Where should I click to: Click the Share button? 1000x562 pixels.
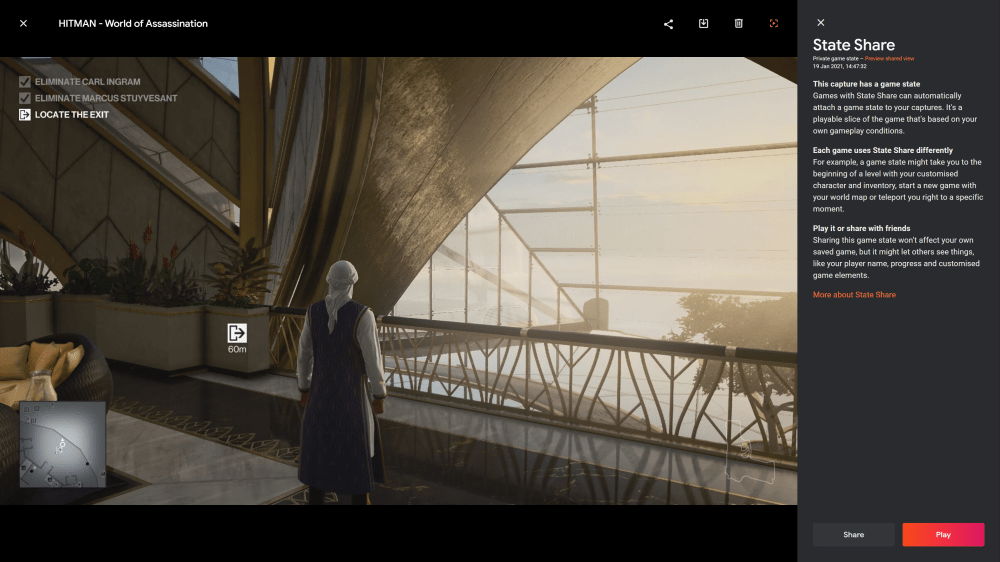click(853, 535)
